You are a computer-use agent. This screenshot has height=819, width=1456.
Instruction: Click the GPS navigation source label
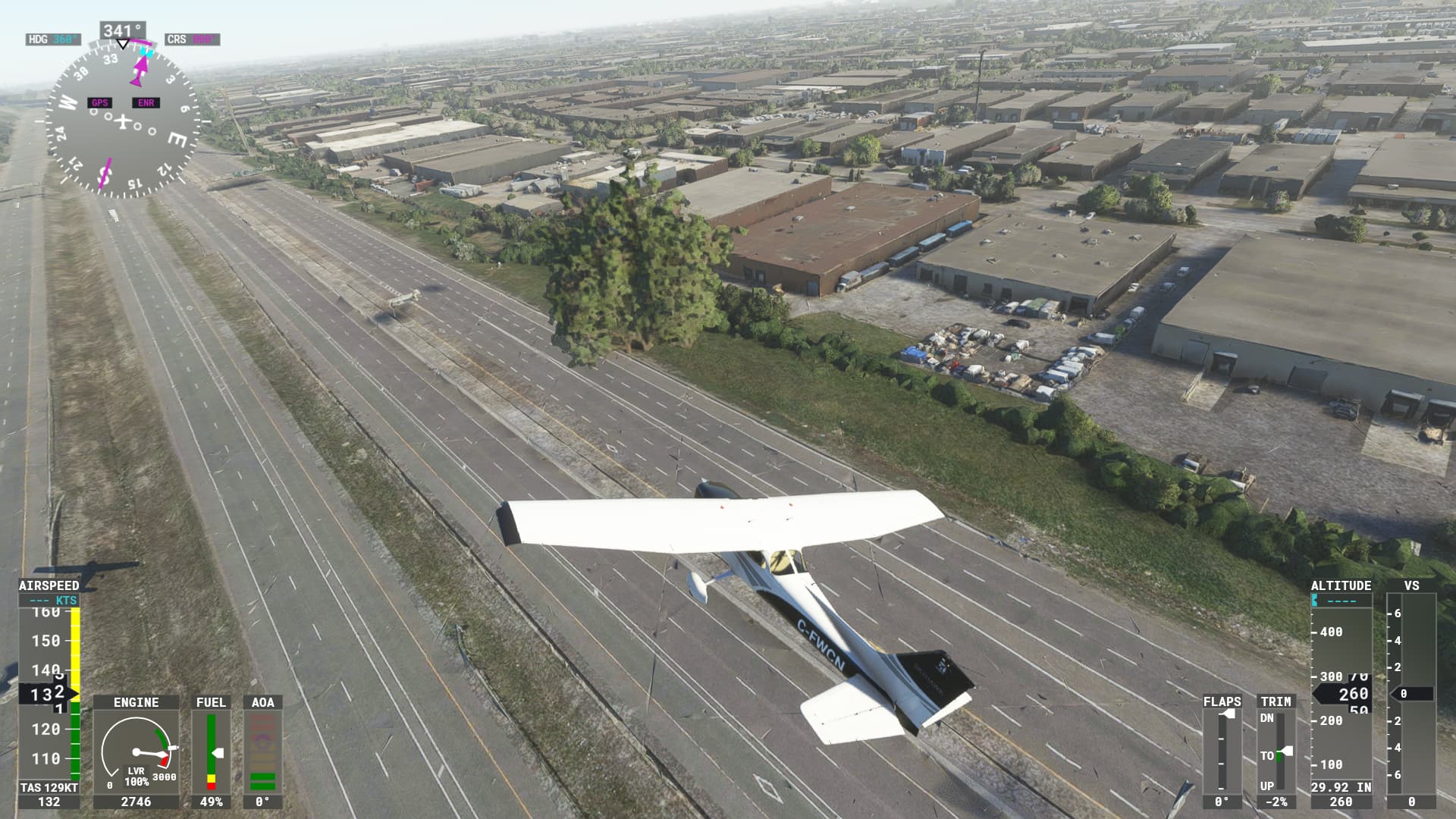click(x=99, y=103)
